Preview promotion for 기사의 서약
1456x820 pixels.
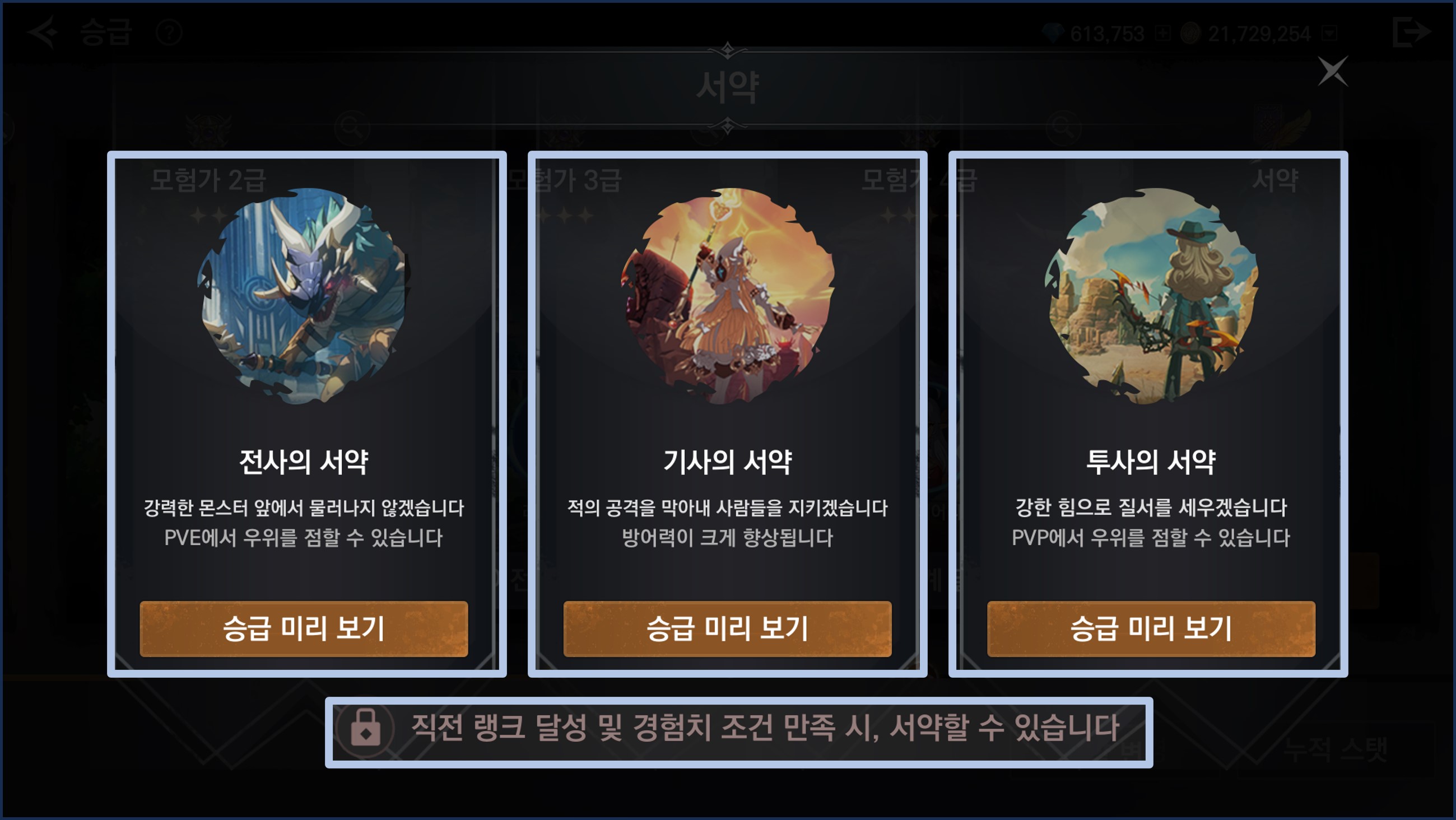pos(727,628)
